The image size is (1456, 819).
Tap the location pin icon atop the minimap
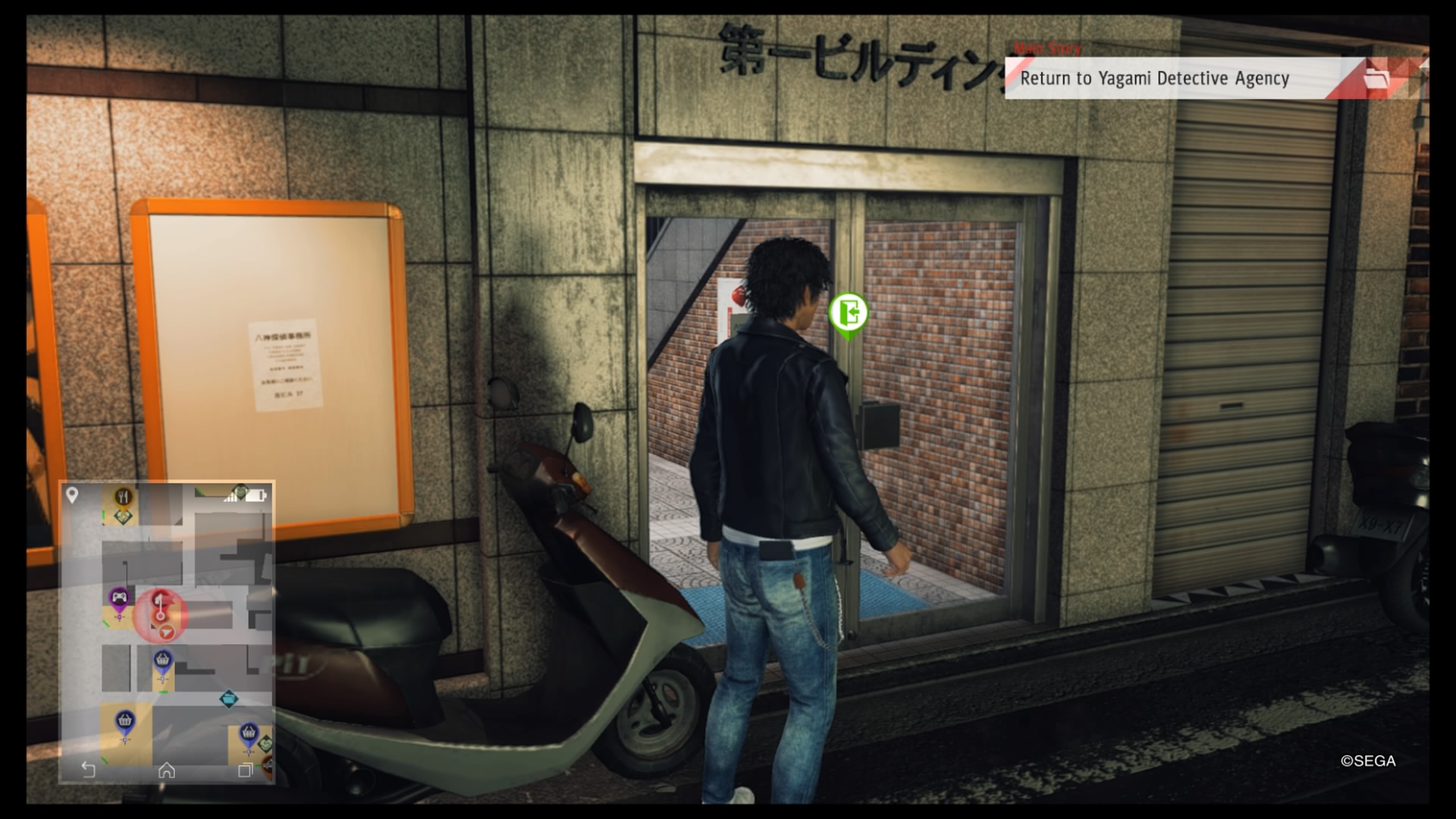(x=72, y=495)
